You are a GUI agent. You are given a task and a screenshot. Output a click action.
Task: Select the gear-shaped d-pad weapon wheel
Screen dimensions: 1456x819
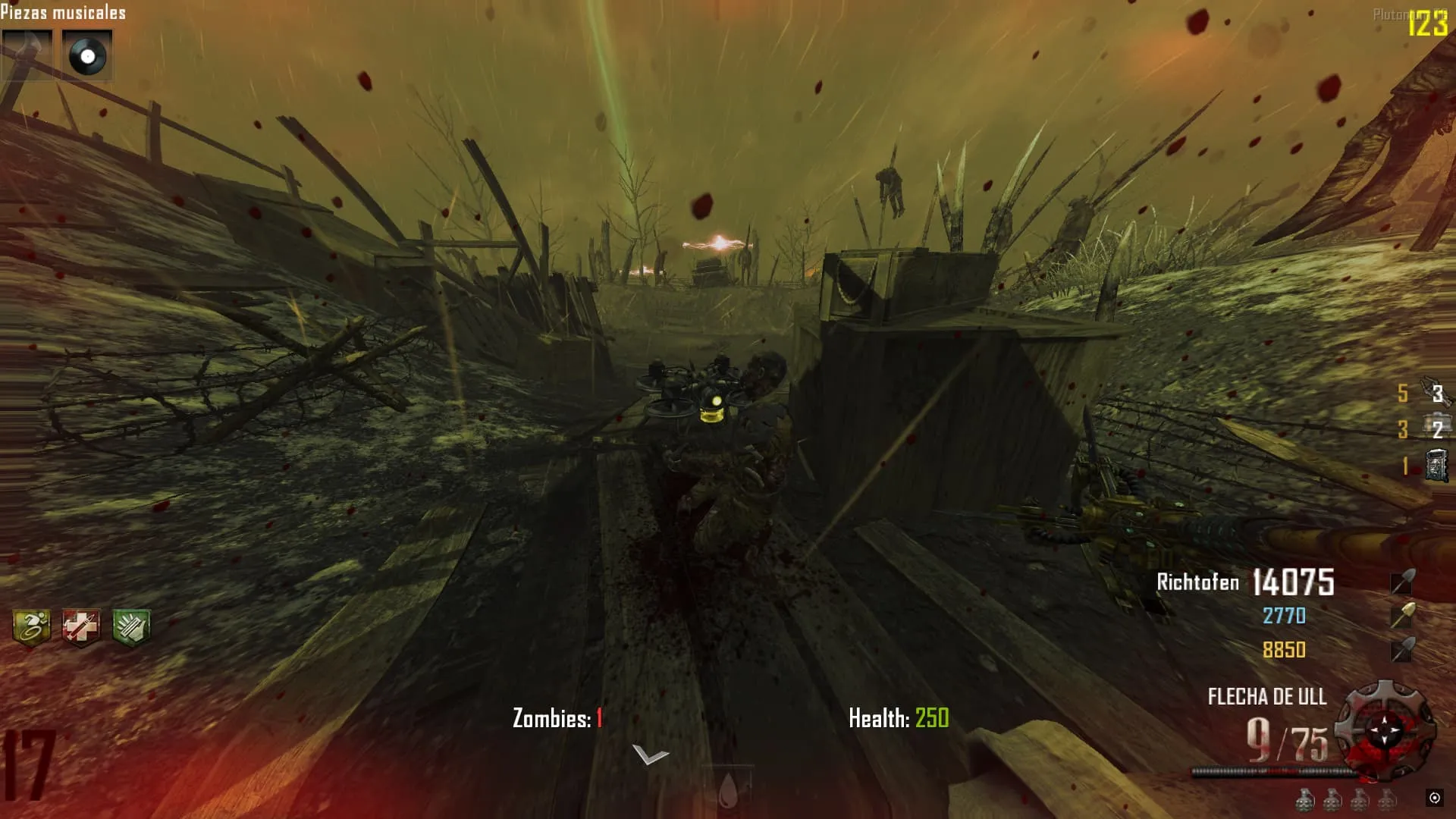[x=1385, y=730]
